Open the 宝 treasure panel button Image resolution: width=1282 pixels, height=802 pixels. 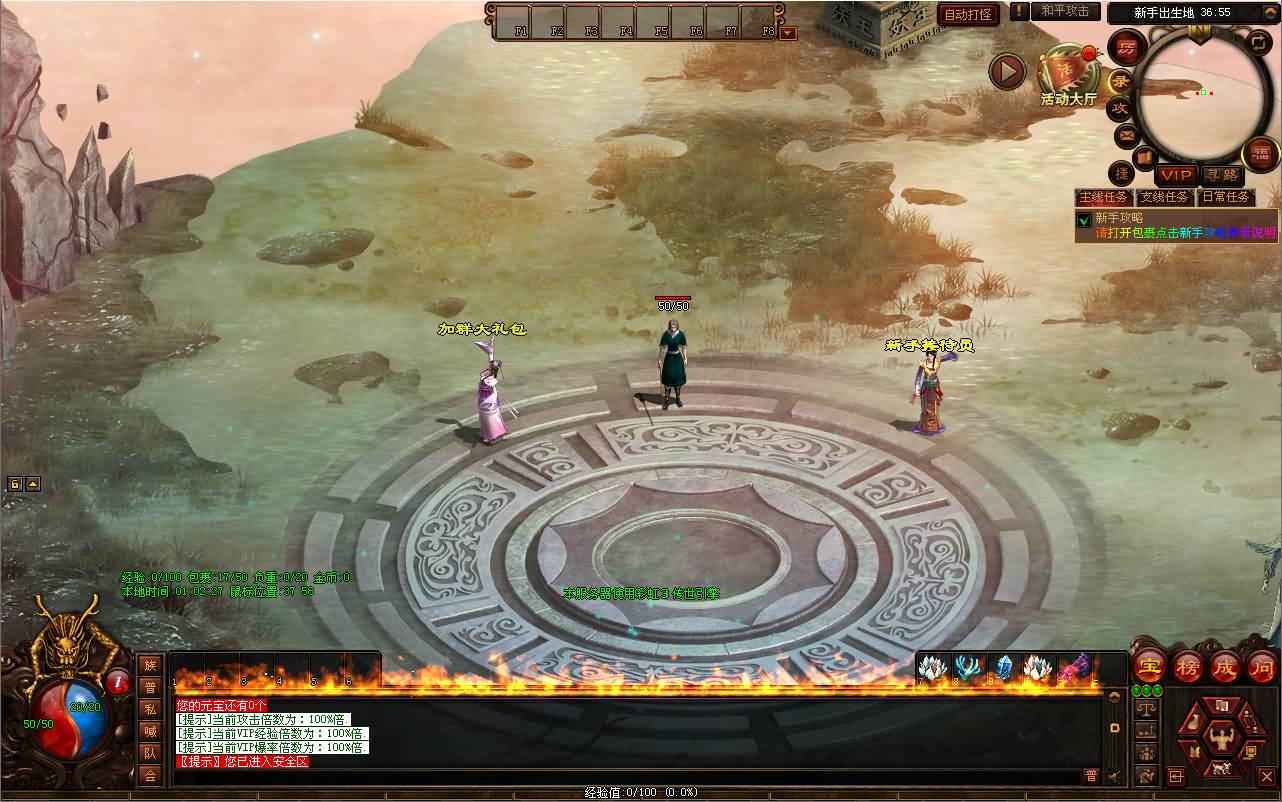1148,666
